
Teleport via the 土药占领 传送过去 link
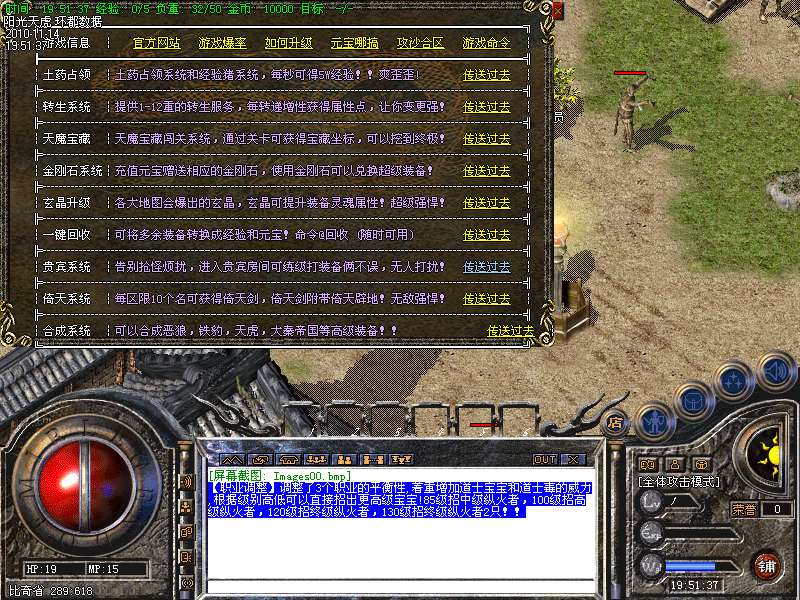point(487,75)
